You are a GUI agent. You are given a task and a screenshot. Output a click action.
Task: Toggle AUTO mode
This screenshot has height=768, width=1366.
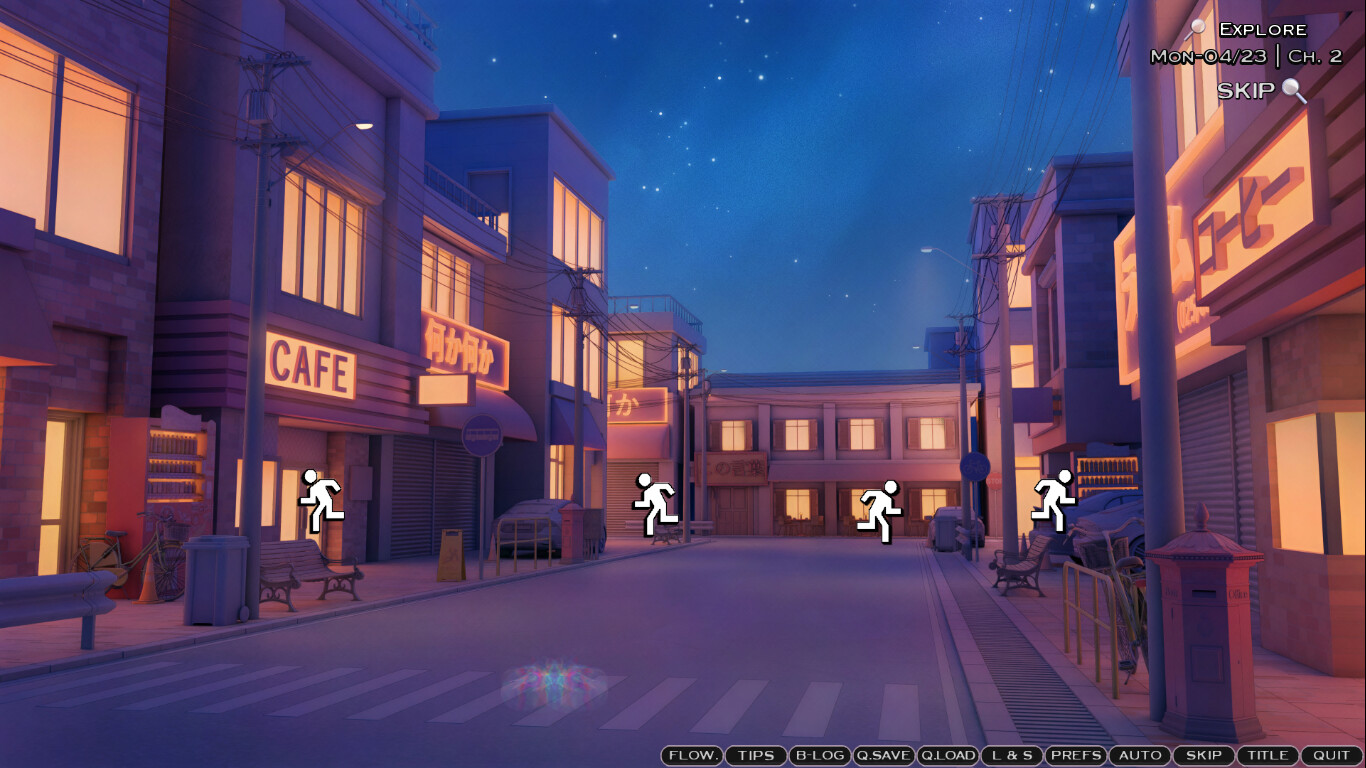click(x=1140, y=756)
